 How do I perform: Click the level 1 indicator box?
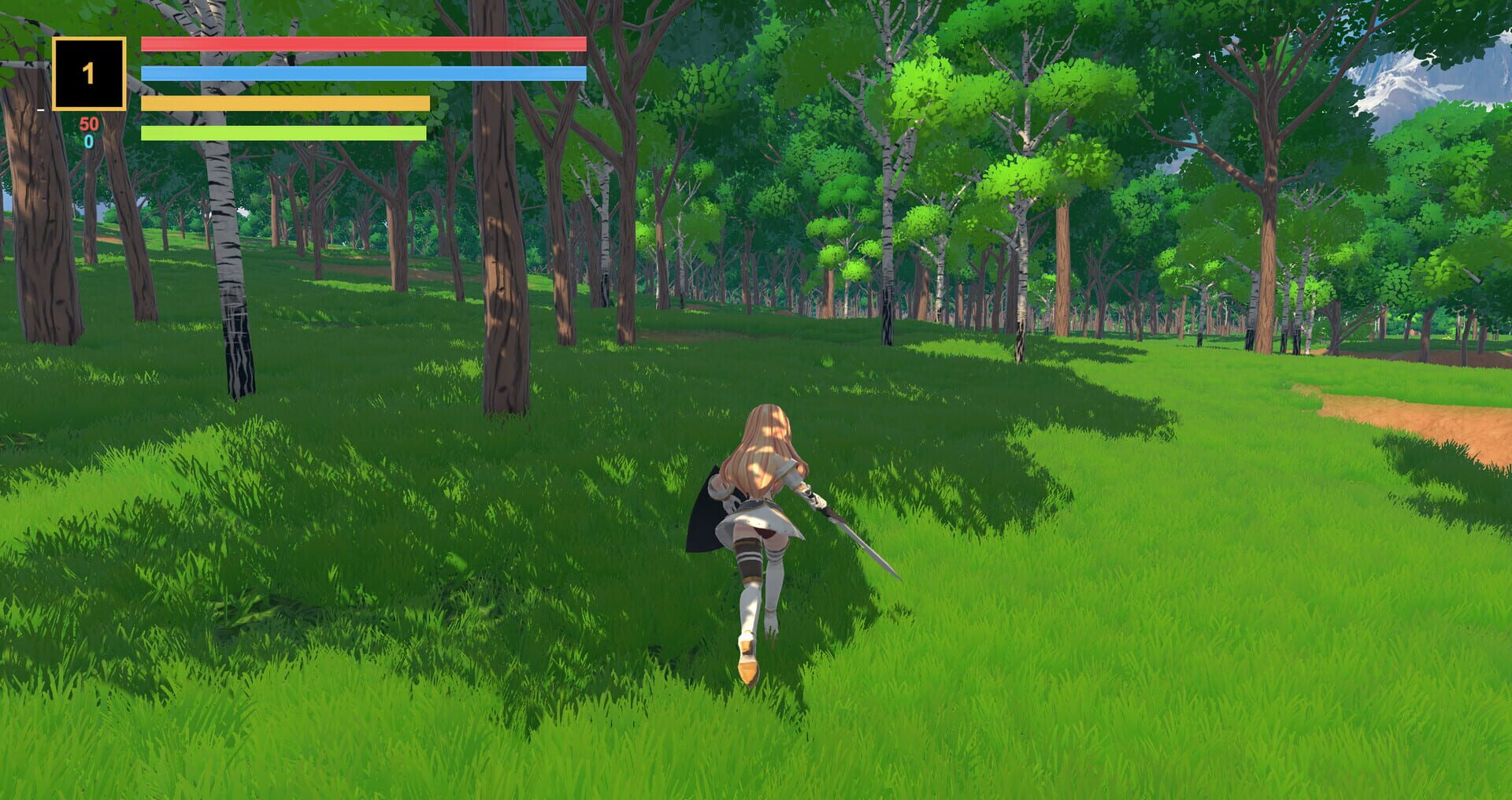[x=88, y=72]
